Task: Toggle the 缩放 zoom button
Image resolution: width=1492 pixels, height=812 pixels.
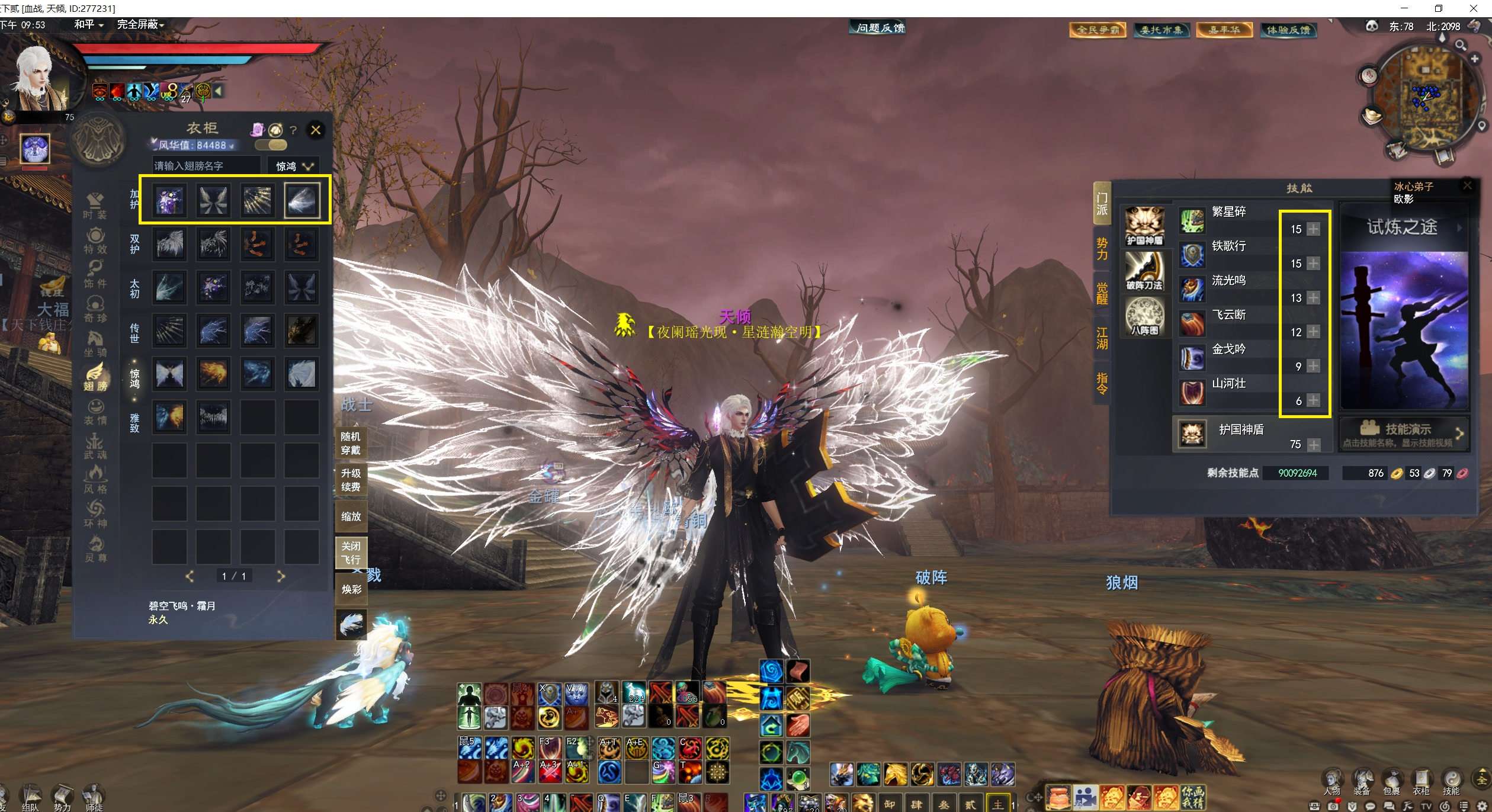Action: coord(351,516)
